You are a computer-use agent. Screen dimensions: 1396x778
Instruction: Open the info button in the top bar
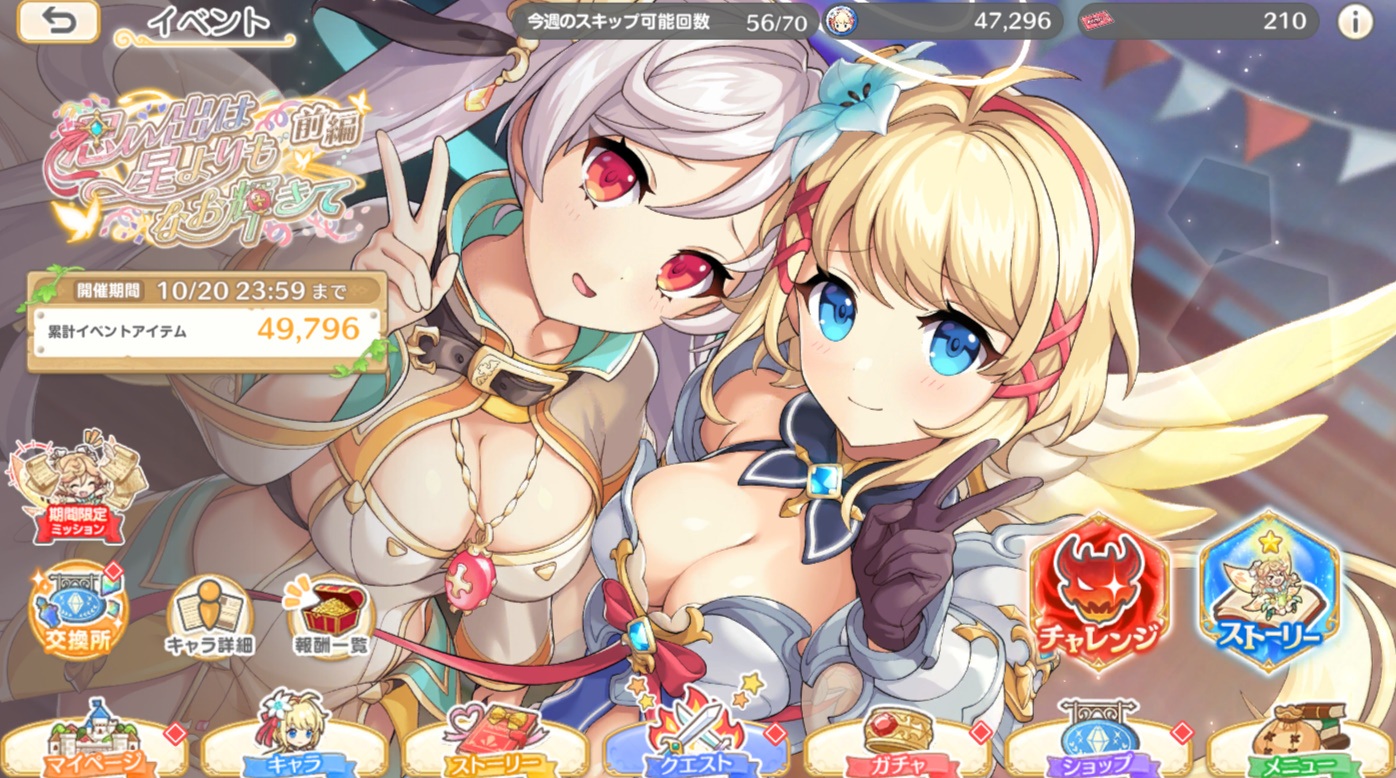[1354, 21]
